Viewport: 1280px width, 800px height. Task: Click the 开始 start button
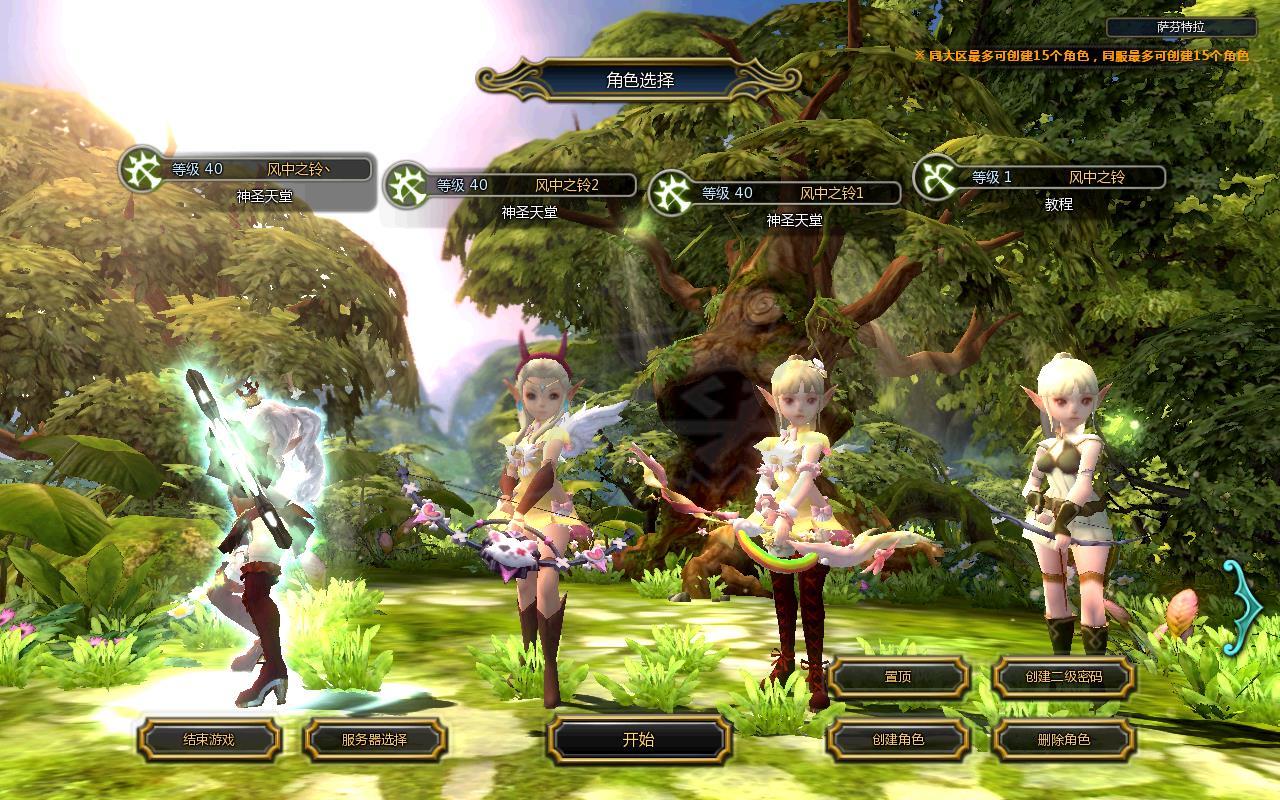pyautogui.click(x=638, y=740)
